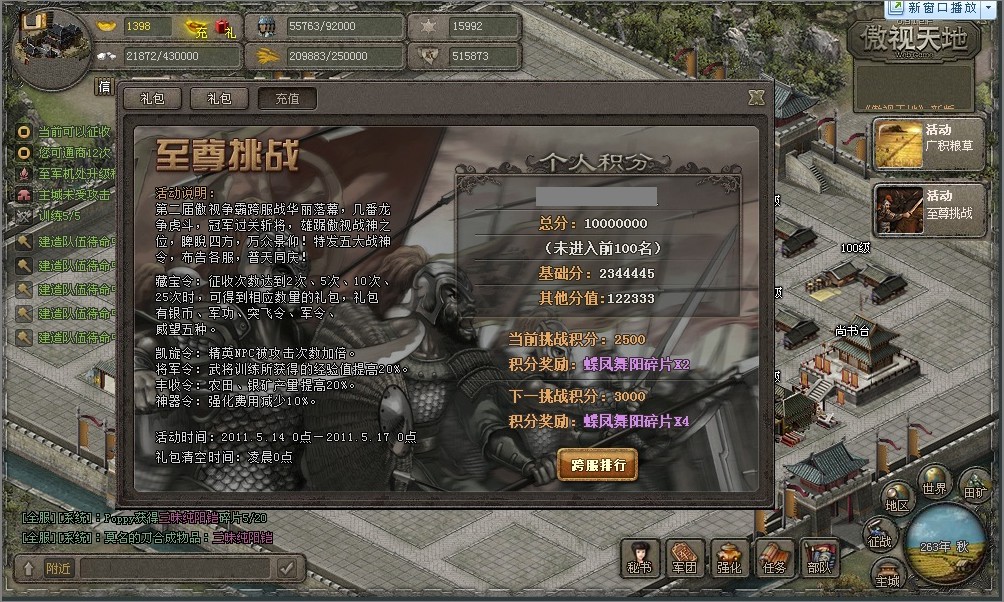Screen dimensions: 1004x602
Task: Close the 至尊挑战 event window
Action: 756,97
